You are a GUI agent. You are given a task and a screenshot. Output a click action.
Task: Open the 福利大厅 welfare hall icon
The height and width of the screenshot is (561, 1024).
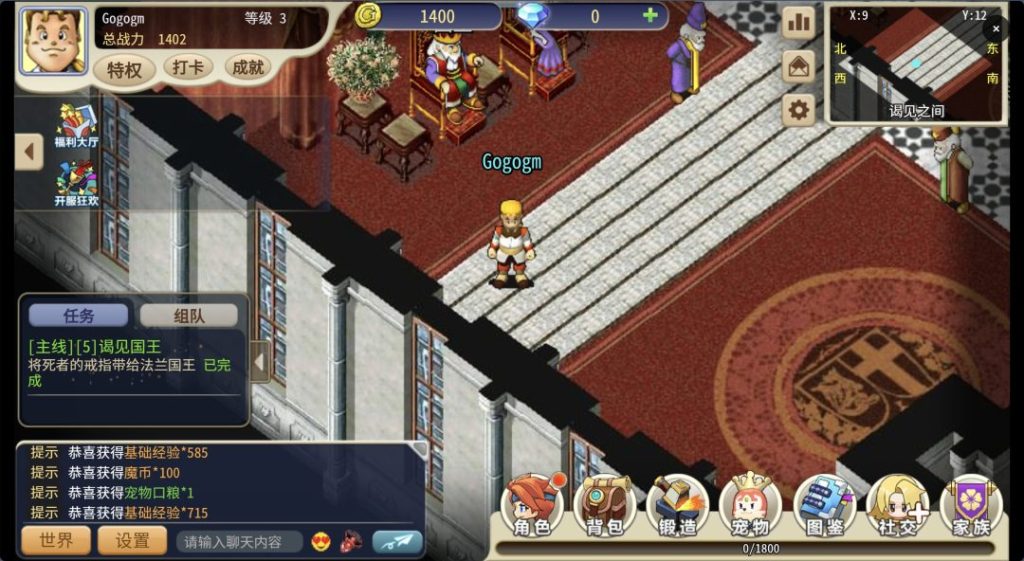[76, 126]
